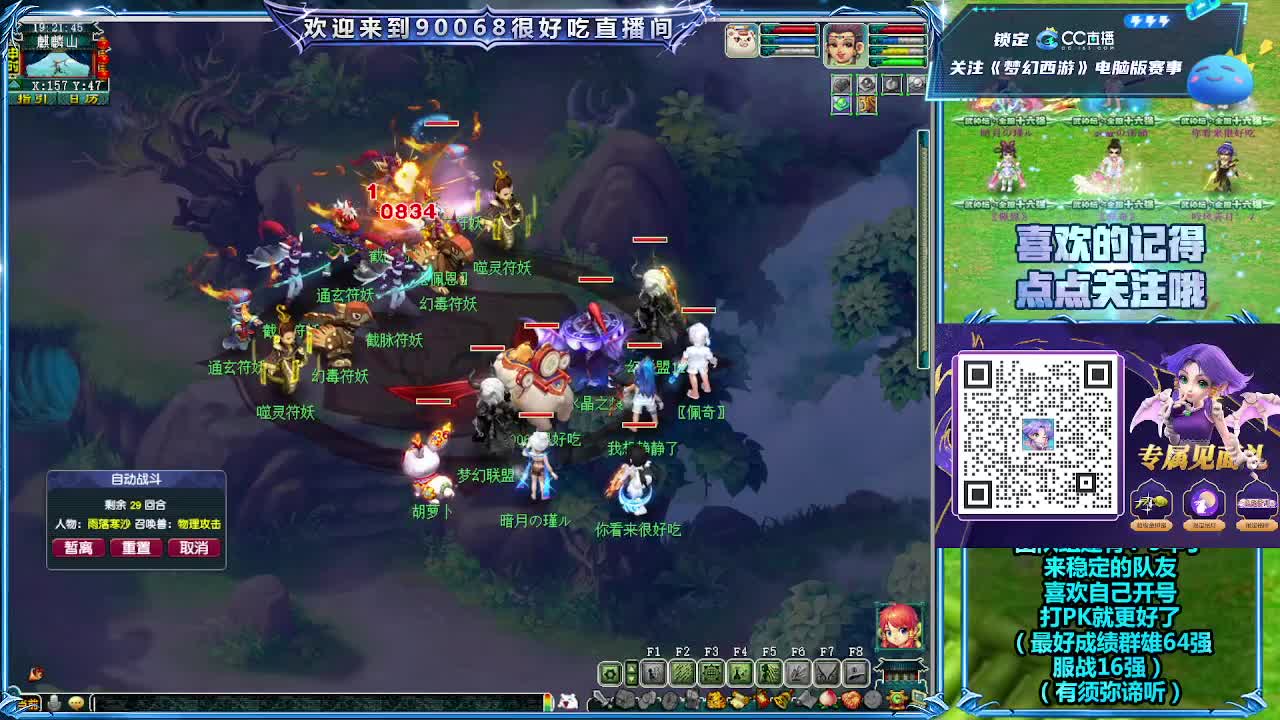Use the peach item in the item bar

pos(827,699)
